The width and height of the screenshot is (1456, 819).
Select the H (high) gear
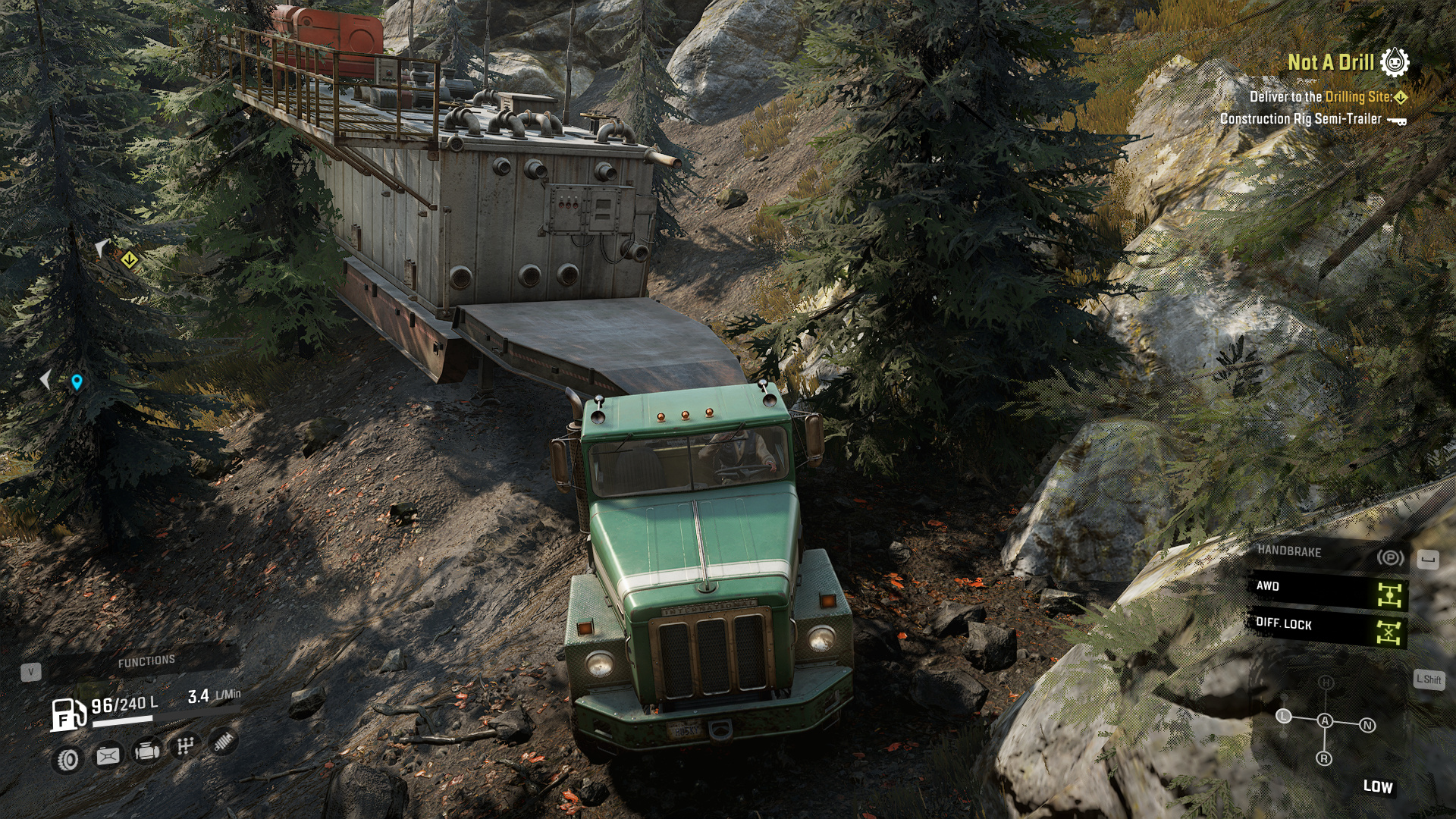click(1326, 682)
